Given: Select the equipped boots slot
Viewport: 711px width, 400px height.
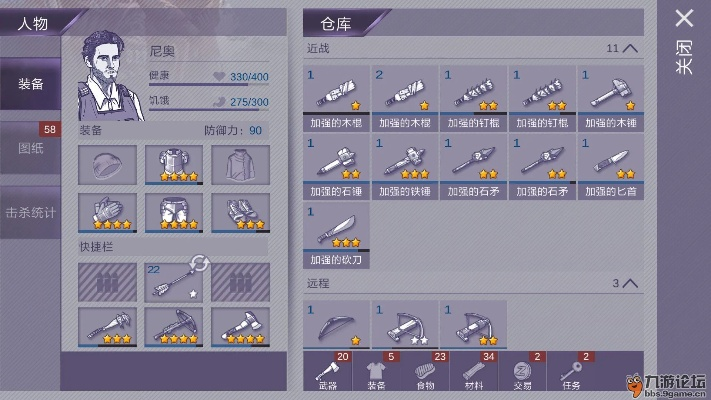Looking at the screenshot, I should [240, 212].
